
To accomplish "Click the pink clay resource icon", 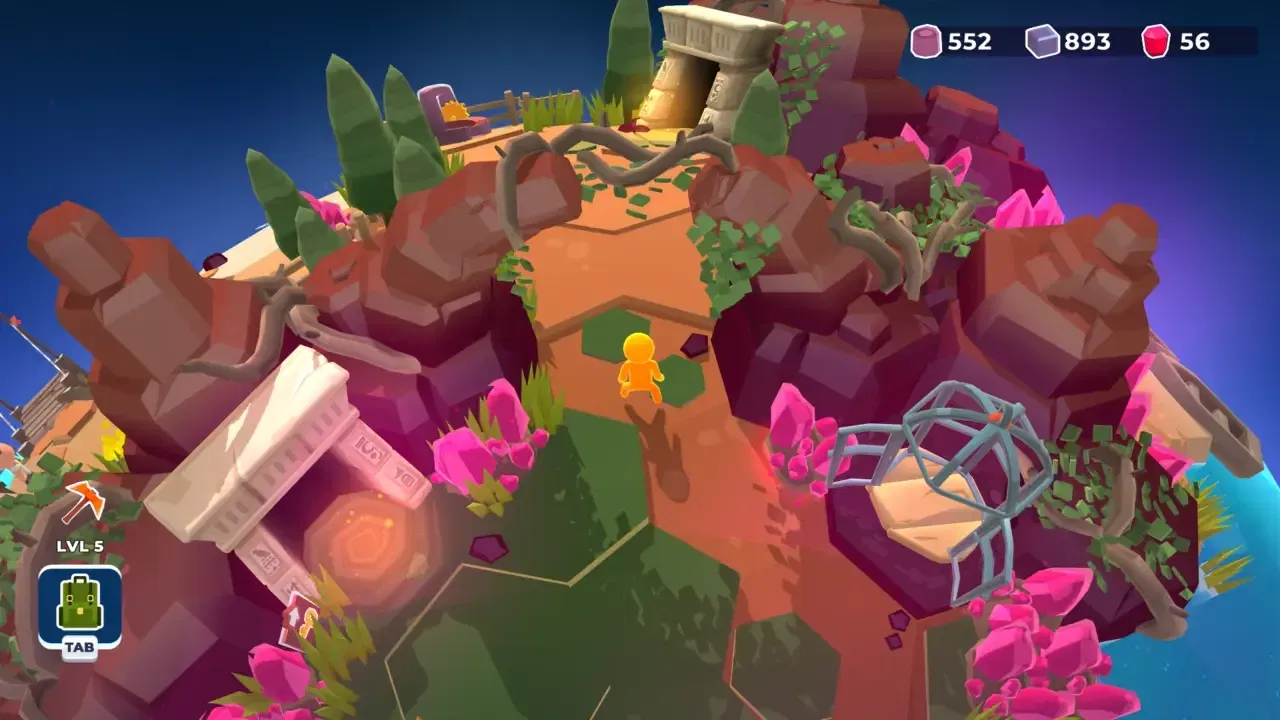I will tap(928, 42).
